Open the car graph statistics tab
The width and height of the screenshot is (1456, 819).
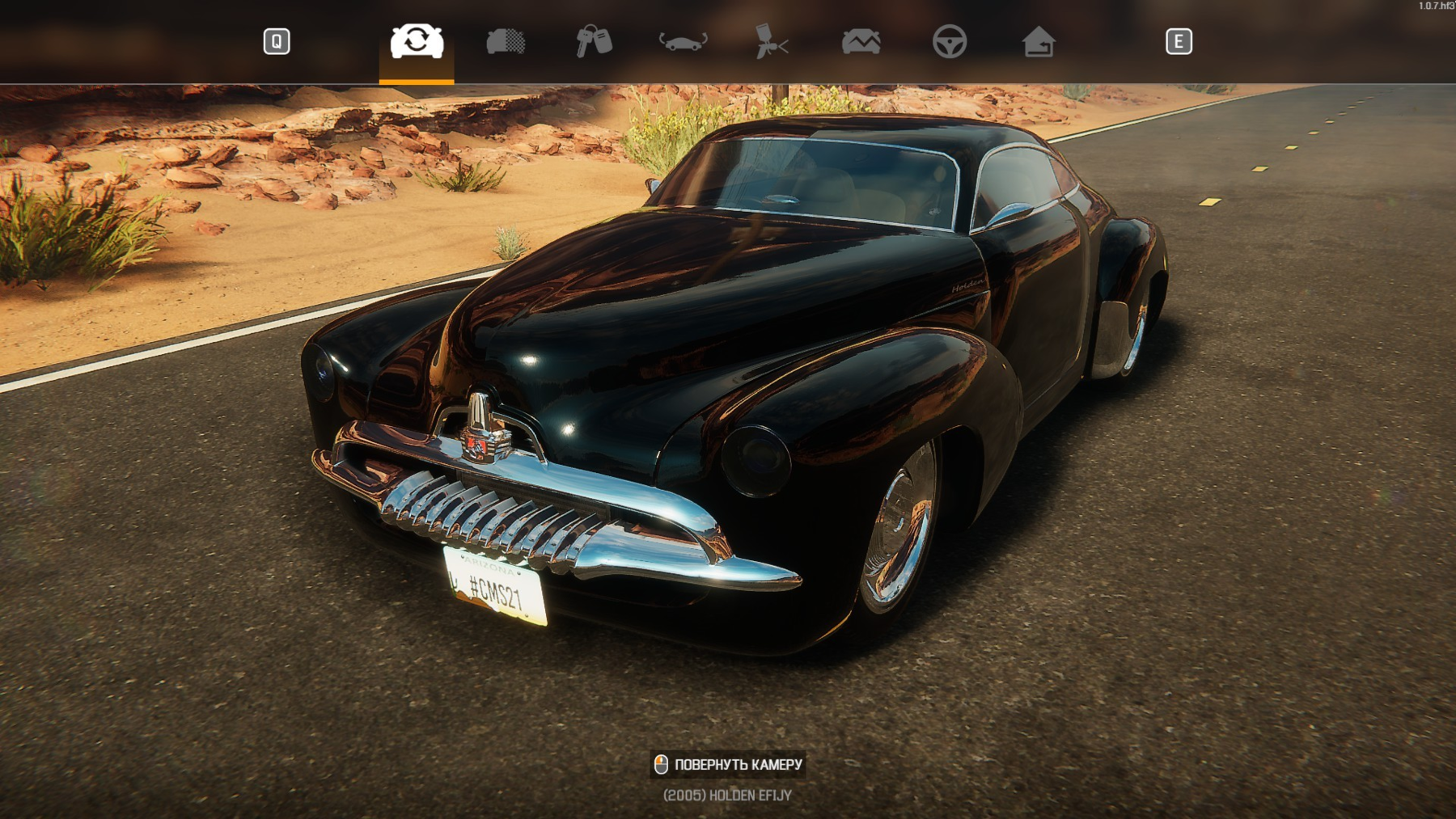click(x=861, y=41)
